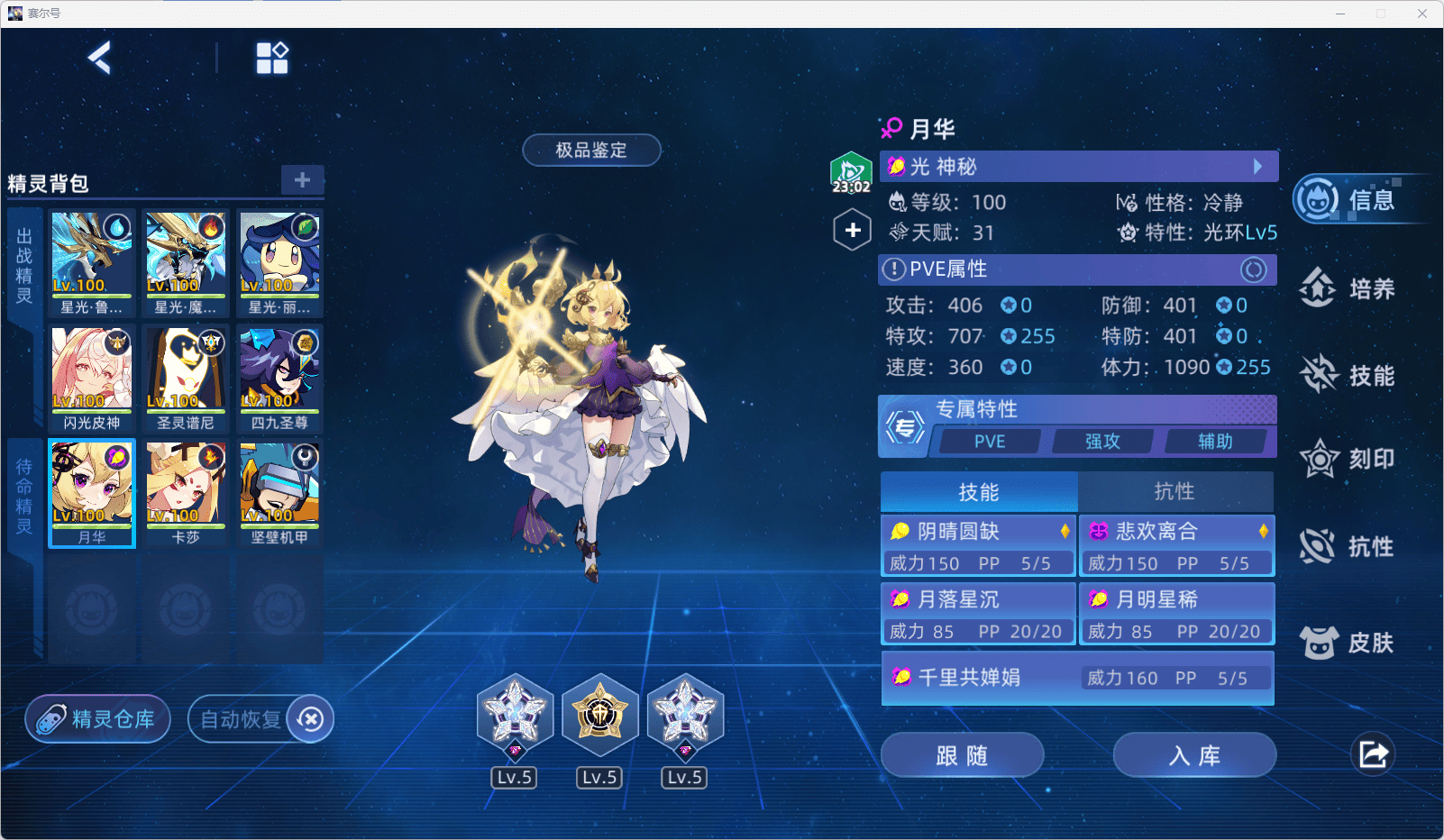The image size is (1444, 840).
Task: Select the 圣灵谱尼 sprite slot
Action: [186, 378]
